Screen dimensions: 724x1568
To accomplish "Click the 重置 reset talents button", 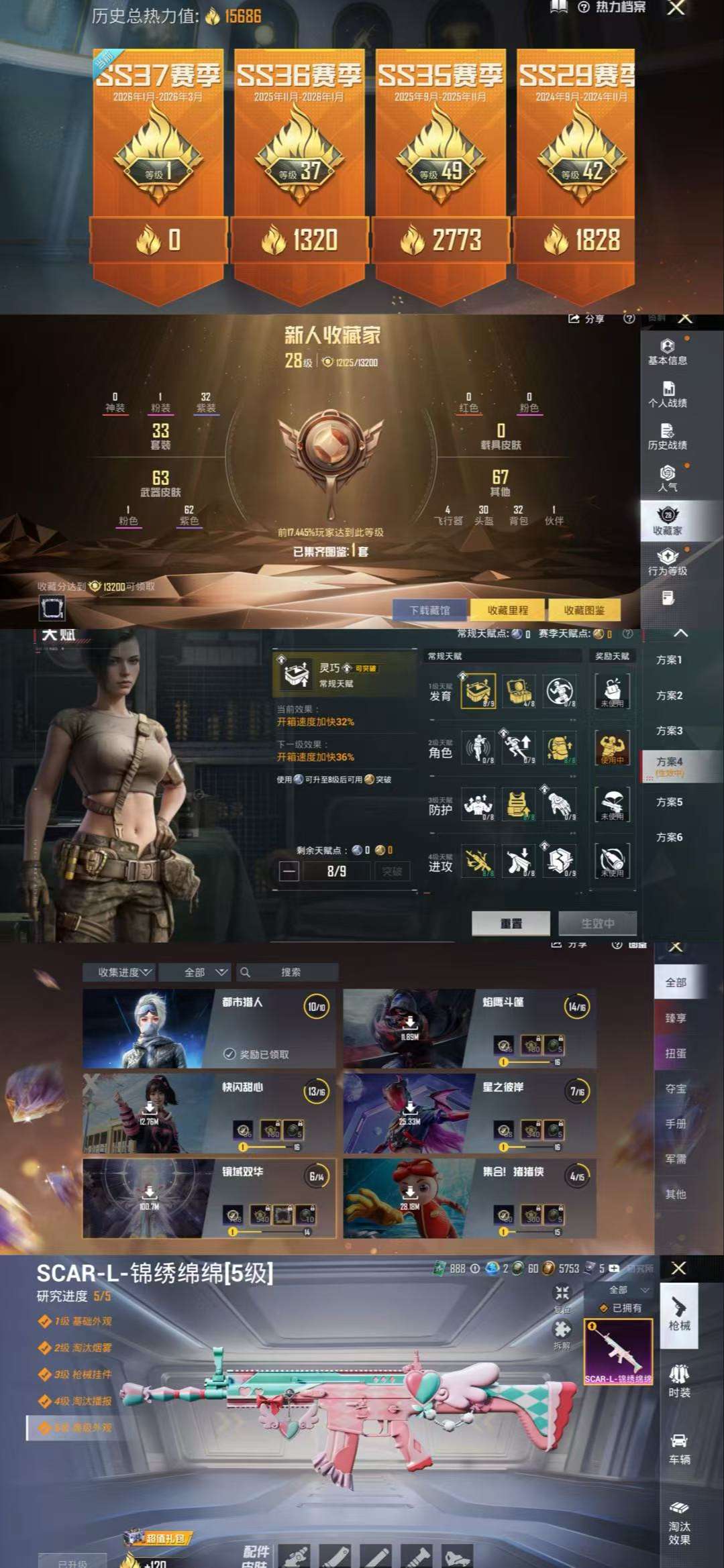I will point(511,923).
